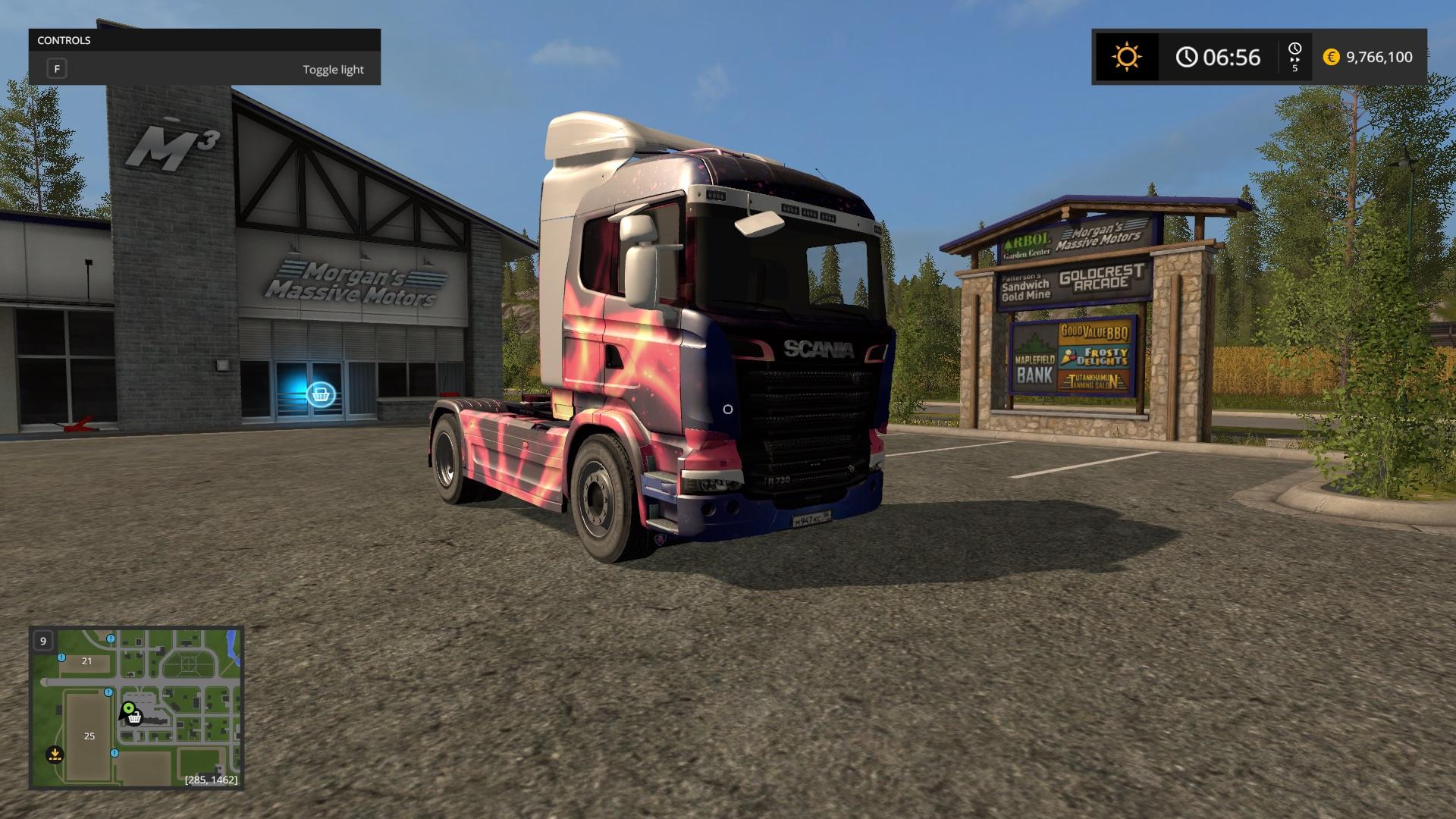Click the time scale fast-forward icon
Image resolution: width=1456 pixels, height=819 pixels.
coord(1294,57)
